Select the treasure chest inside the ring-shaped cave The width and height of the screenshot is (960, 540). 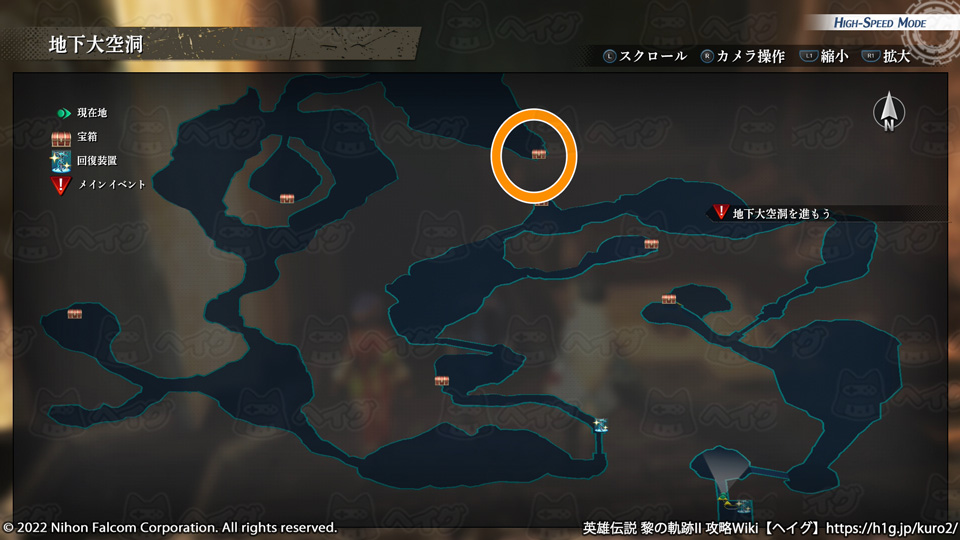tap(287, 198)
